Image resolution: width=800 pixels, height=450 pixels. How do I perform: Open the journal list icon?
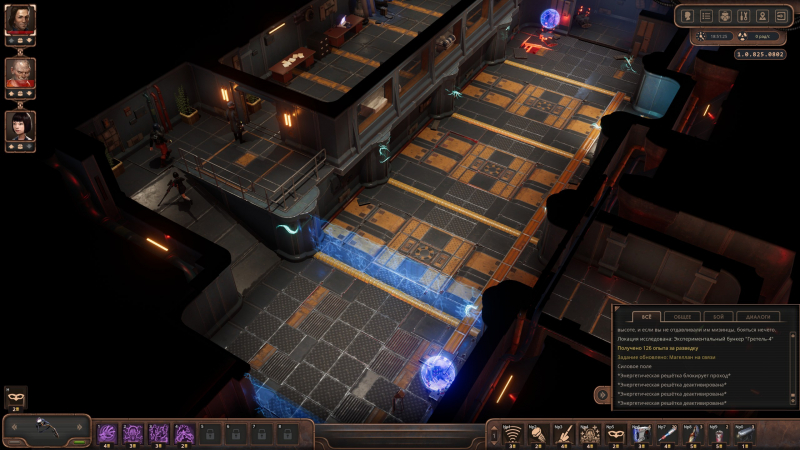click(706, 16)
